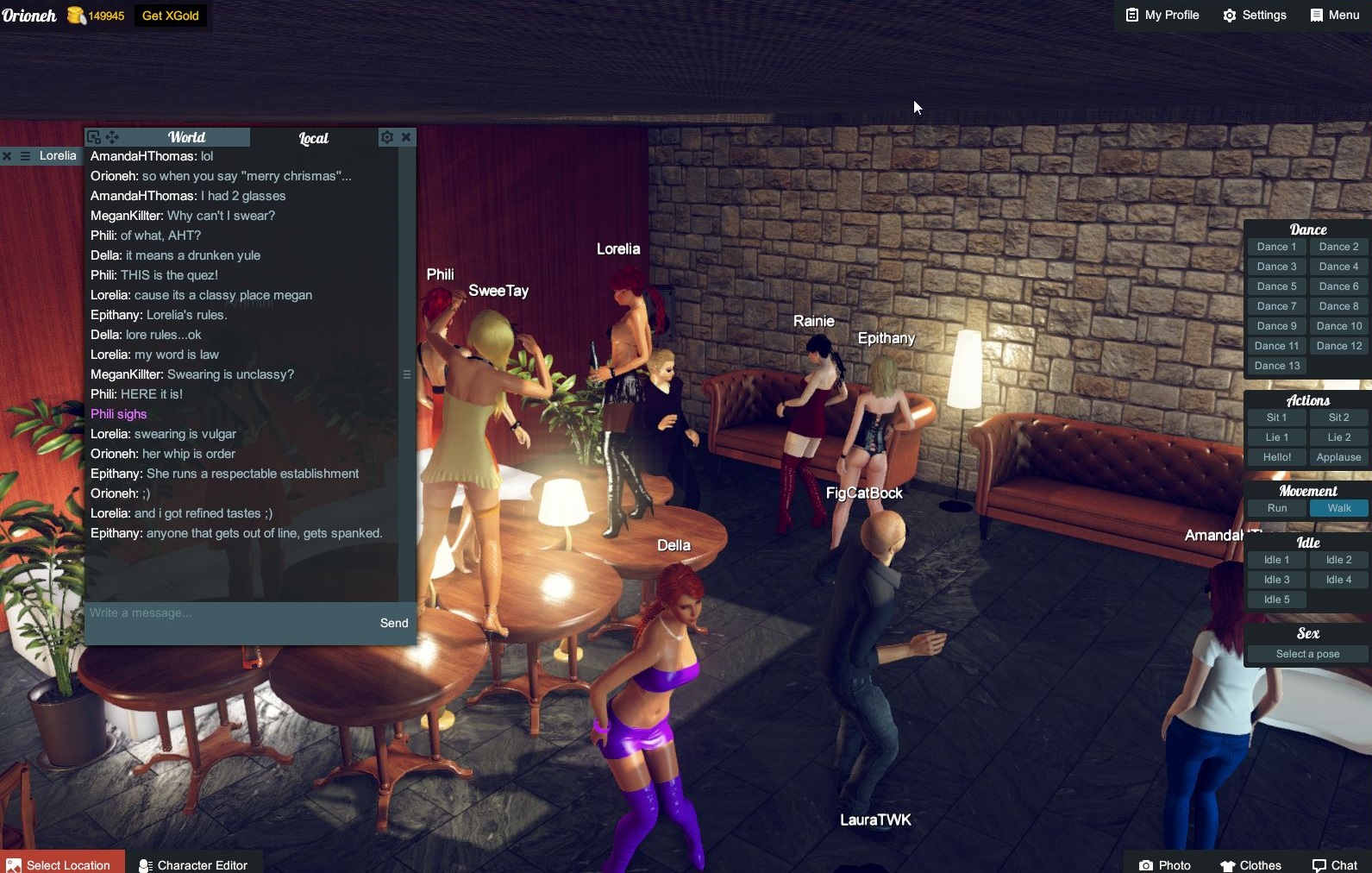Close the chat window
This screenshot has height=873, width=1372.
406,137
